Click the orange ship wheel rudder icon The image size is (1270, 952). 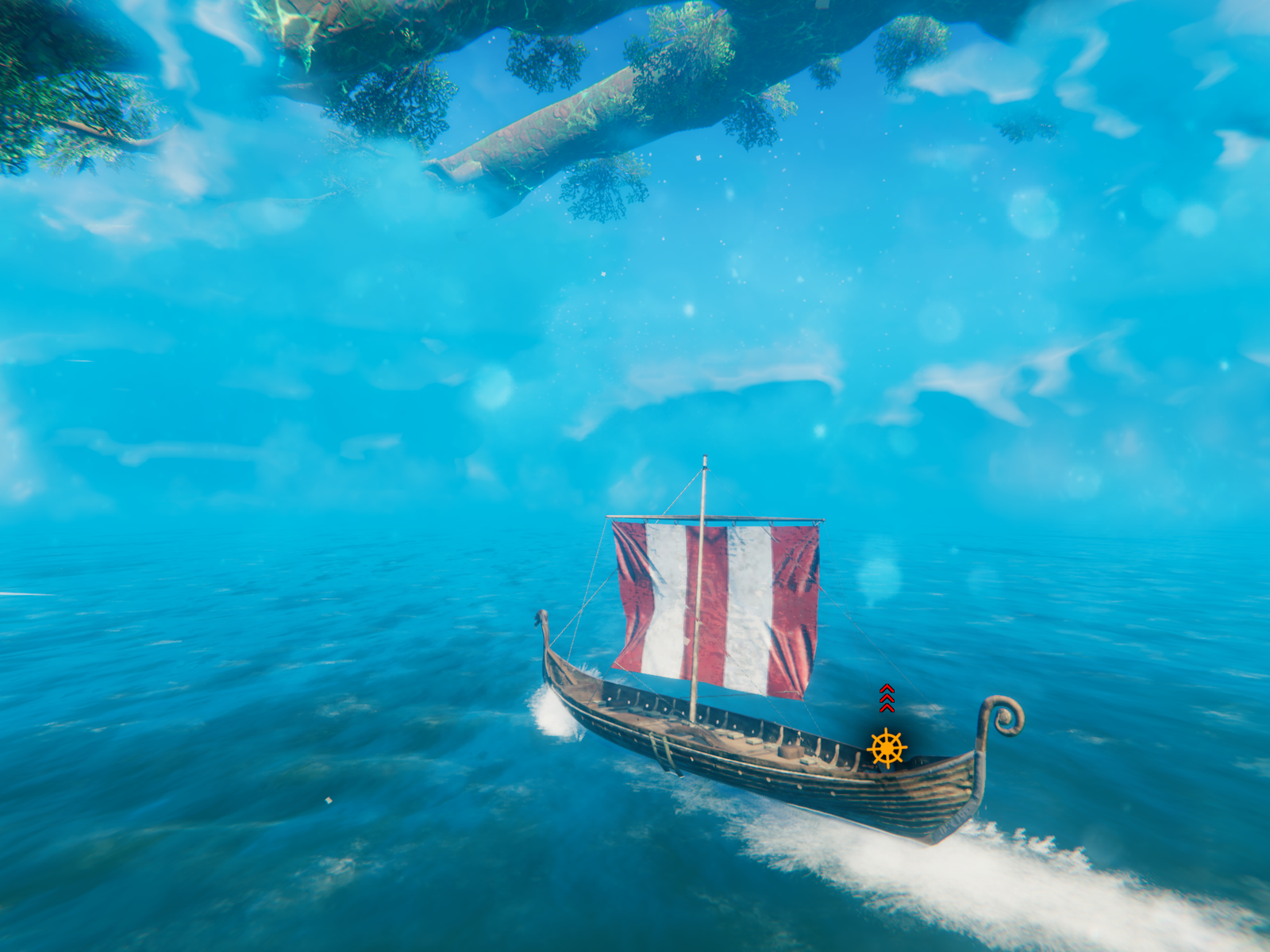pyautogui.click(x=886, y=747)
